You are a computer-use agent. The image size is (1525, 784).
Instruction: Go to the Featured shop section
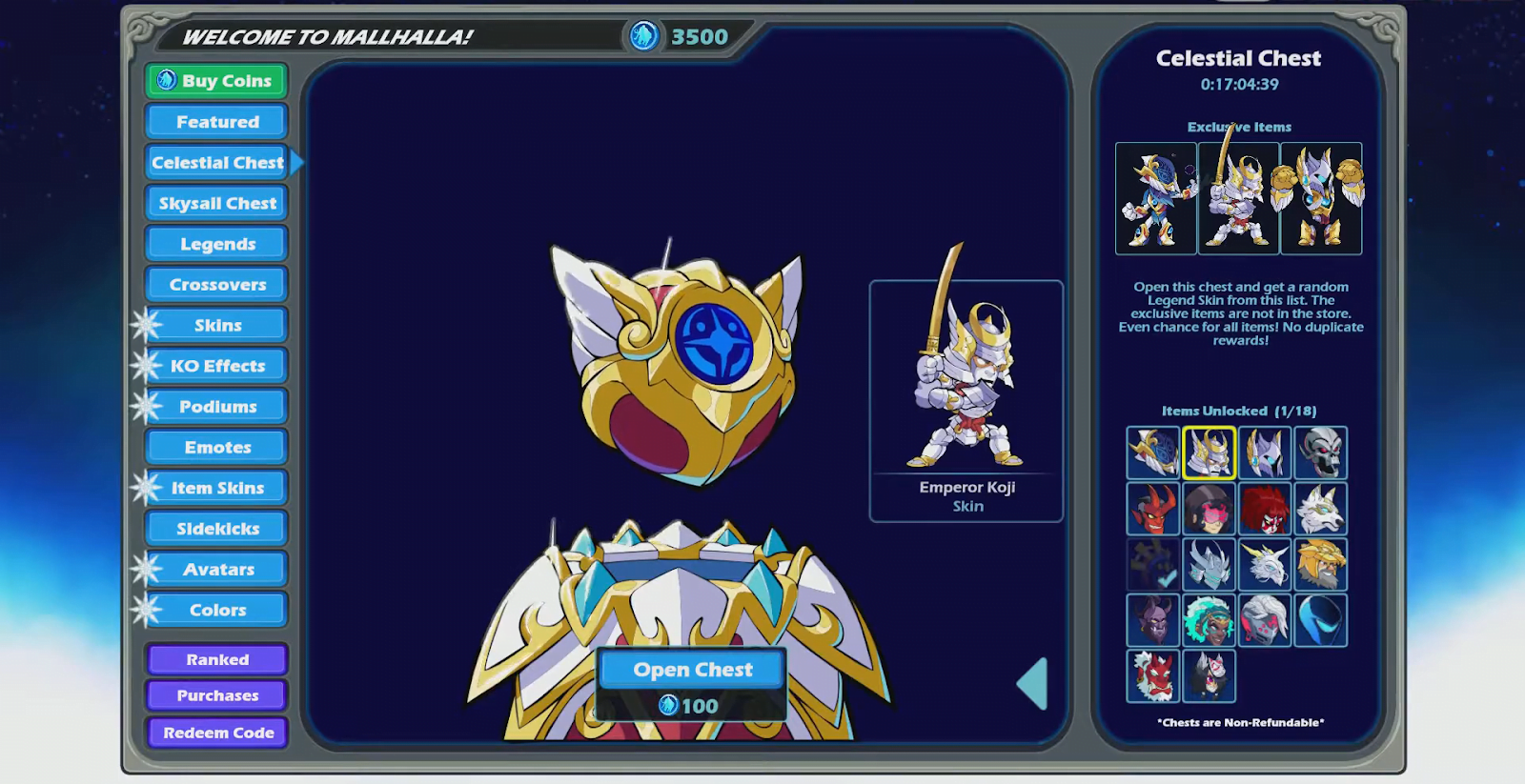point(217,122)
